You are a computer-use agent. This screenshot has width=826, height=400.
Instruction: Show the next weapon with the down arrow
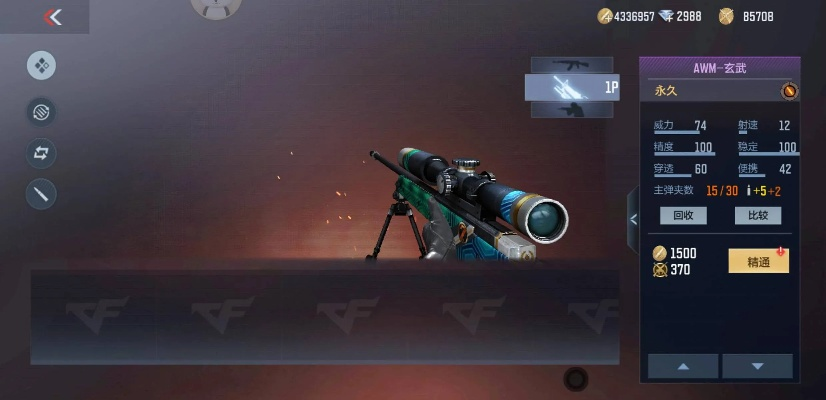[x=757, y=366]
